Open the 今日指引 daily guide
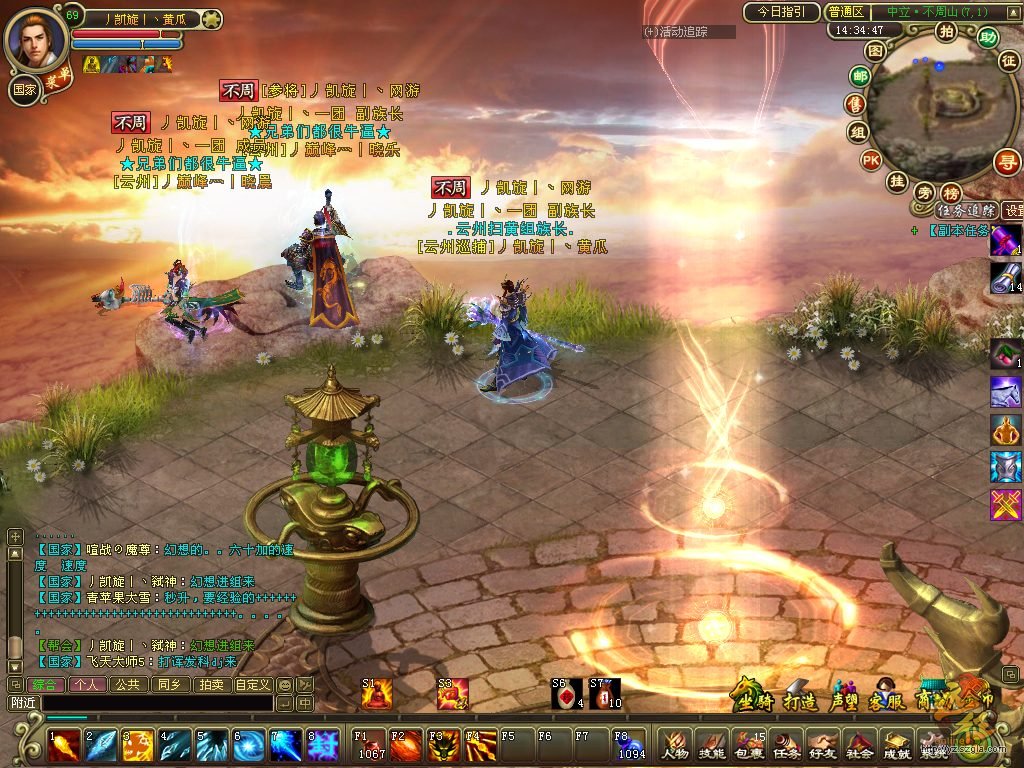The image size is (1024, 768). point(781,12)
